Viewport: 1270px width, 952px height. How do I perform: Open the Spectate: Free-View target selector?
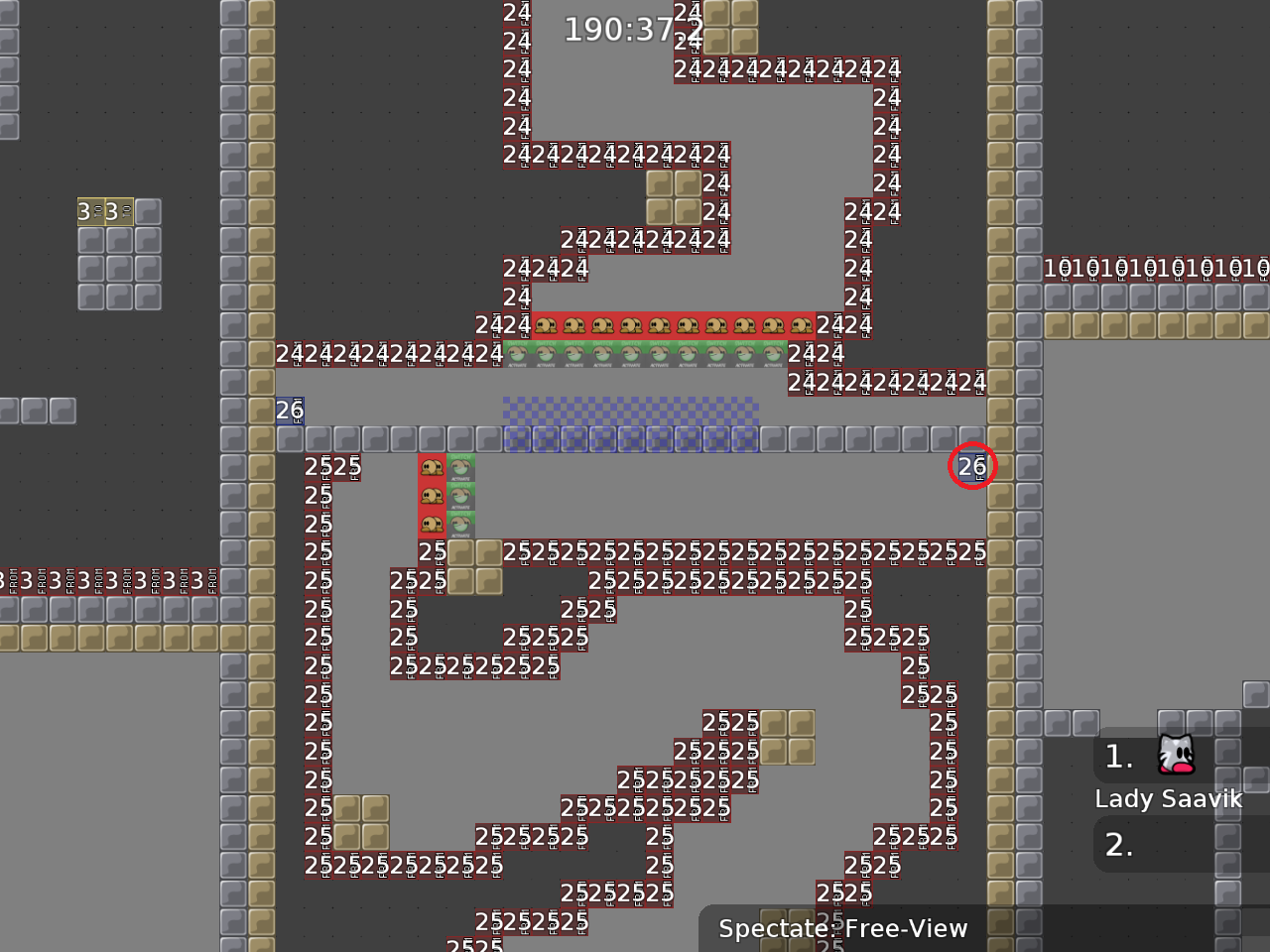pos(843,929)
